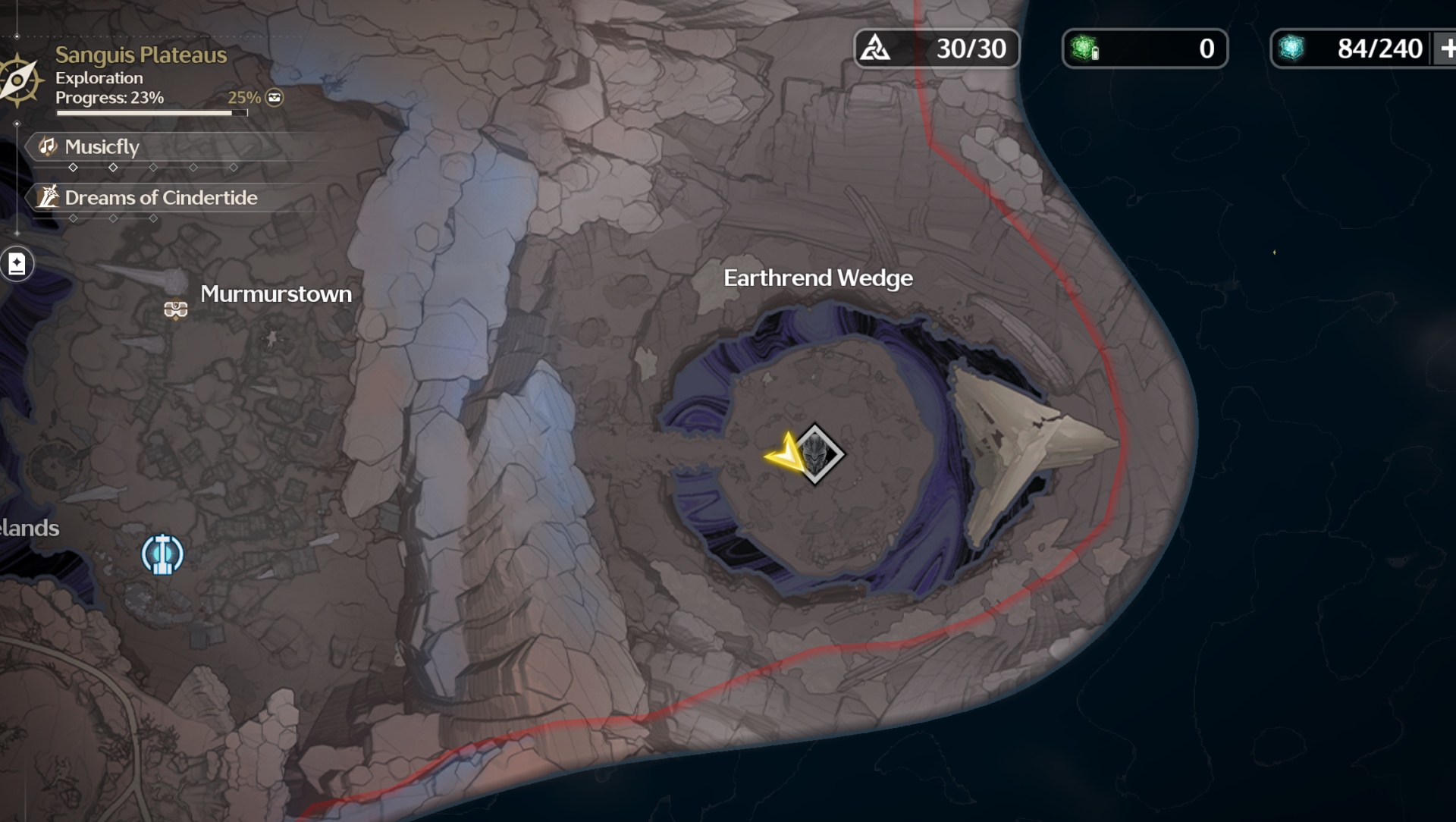Open the Musicfly collectible tracker
This screenshot has height=822, width=1456.
pyautogui.click(x=102, y=146)
